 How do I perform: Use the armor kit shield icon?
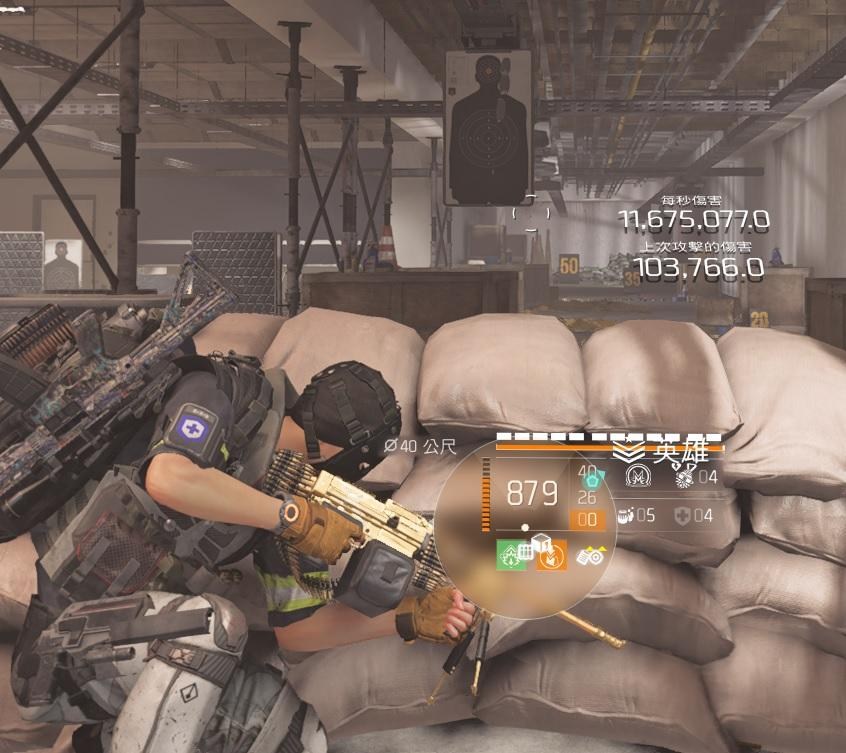[681, 516]
